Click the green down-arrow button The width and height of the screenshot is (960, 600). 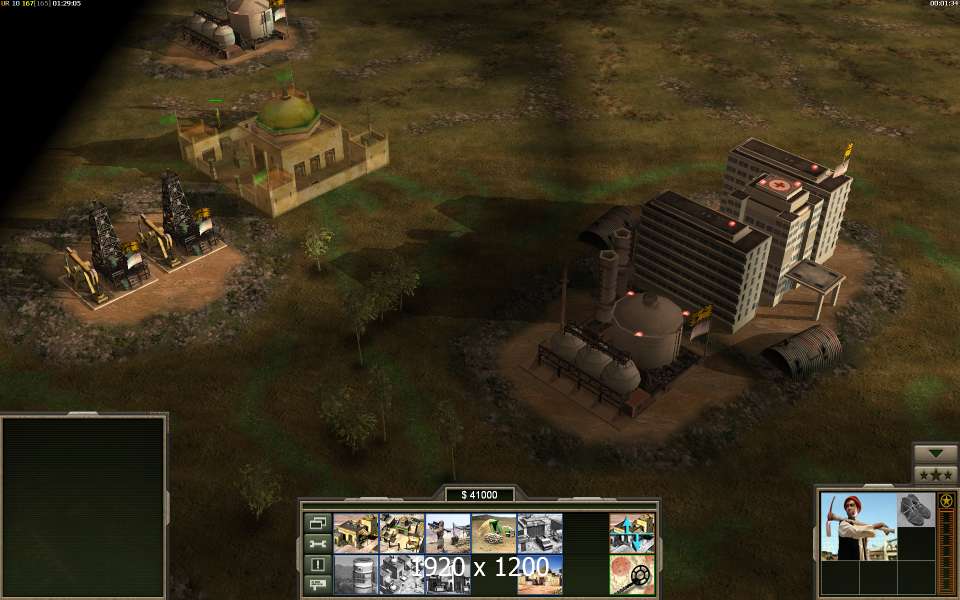click(x=935, y=453)
